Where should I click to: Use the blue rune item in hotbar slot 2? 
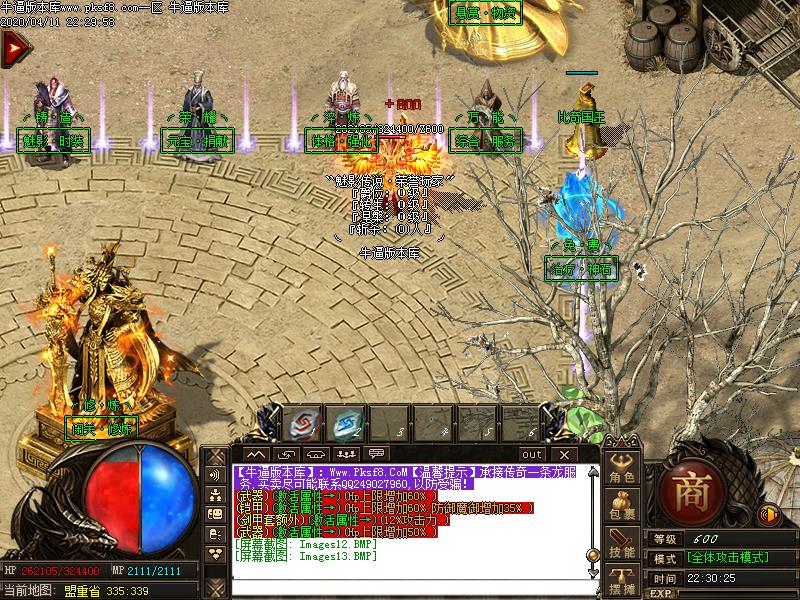pyautogui.click(x=347, y=424)
